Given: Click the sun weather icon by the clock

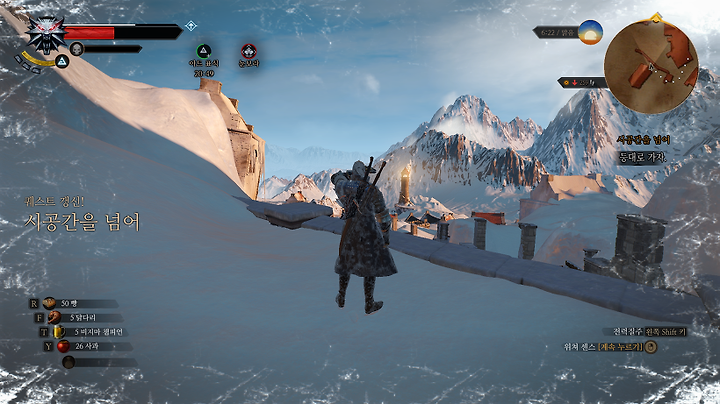Looking at the screenshot, I should tap(590, 32).
